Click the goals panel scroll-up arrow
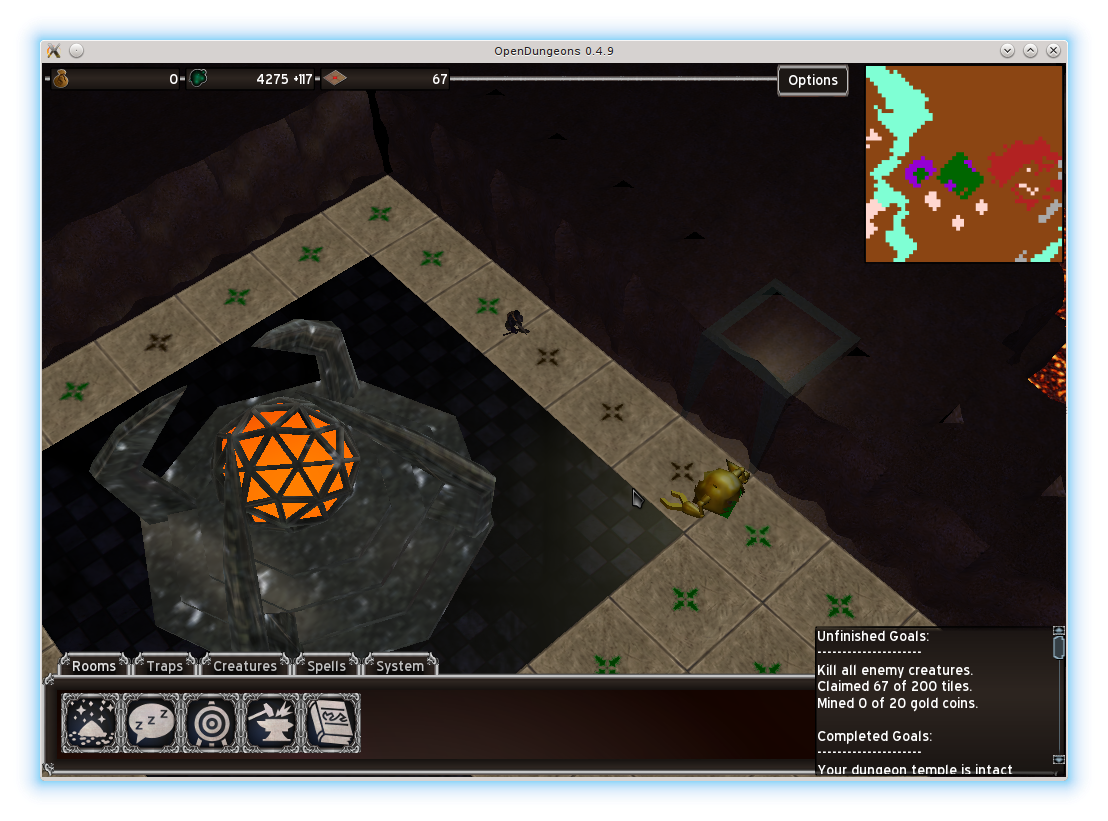The image size is (1108, 821). (x=1059, y=631)
